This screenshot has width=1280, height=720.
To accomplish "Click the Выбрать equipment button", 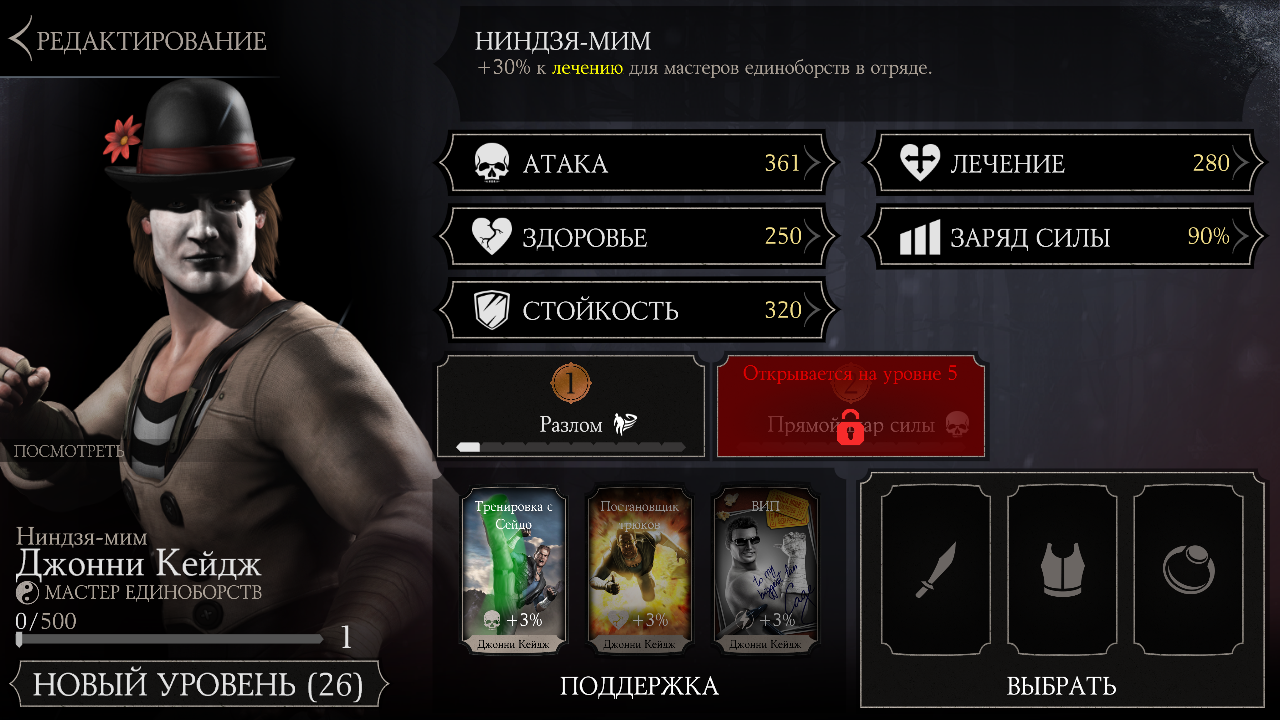I will point(1061,686).
